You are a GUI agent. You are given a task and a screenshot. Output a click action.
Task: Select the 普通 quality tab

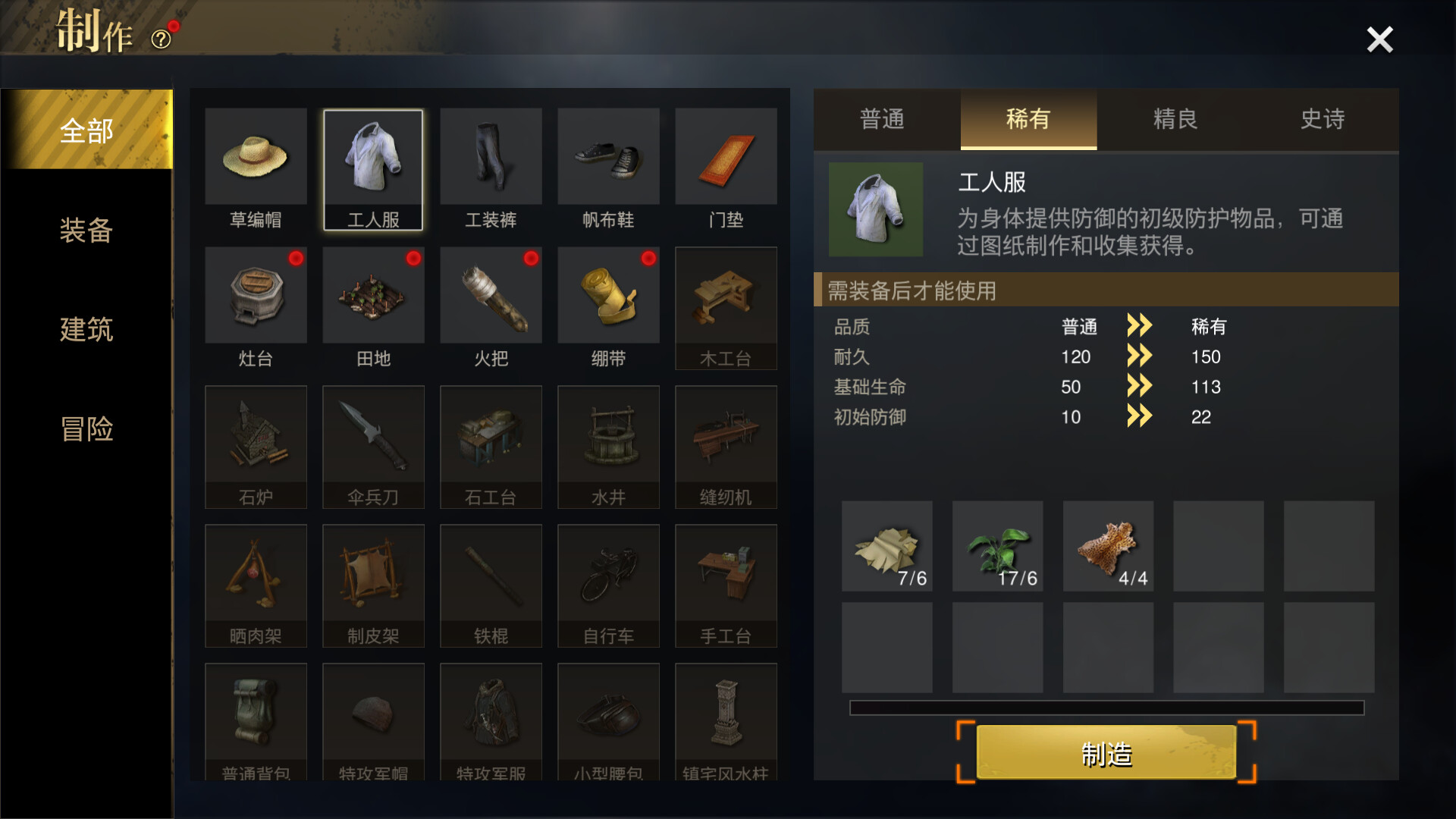click(881, 120)
